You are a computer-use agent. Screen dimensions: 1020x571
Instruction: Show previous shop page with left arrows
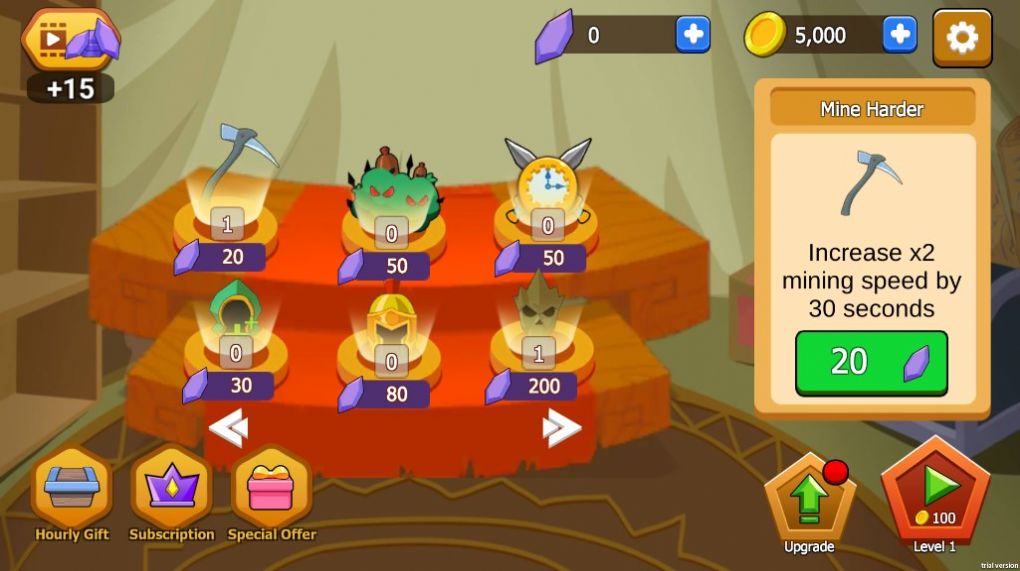pos(228,430)
